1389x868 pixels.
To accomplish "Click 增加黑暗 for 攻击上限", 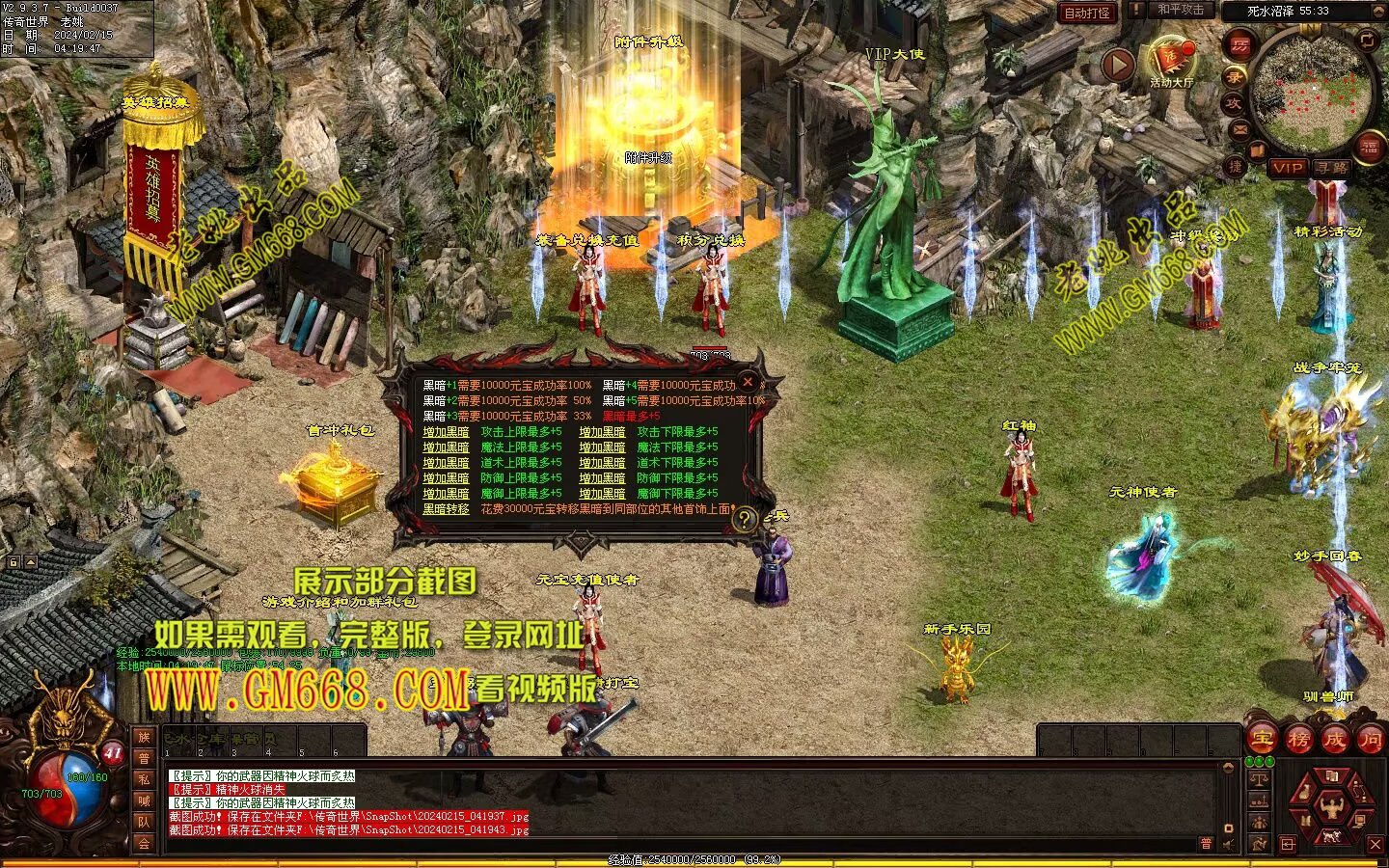I will coord(446,432).
